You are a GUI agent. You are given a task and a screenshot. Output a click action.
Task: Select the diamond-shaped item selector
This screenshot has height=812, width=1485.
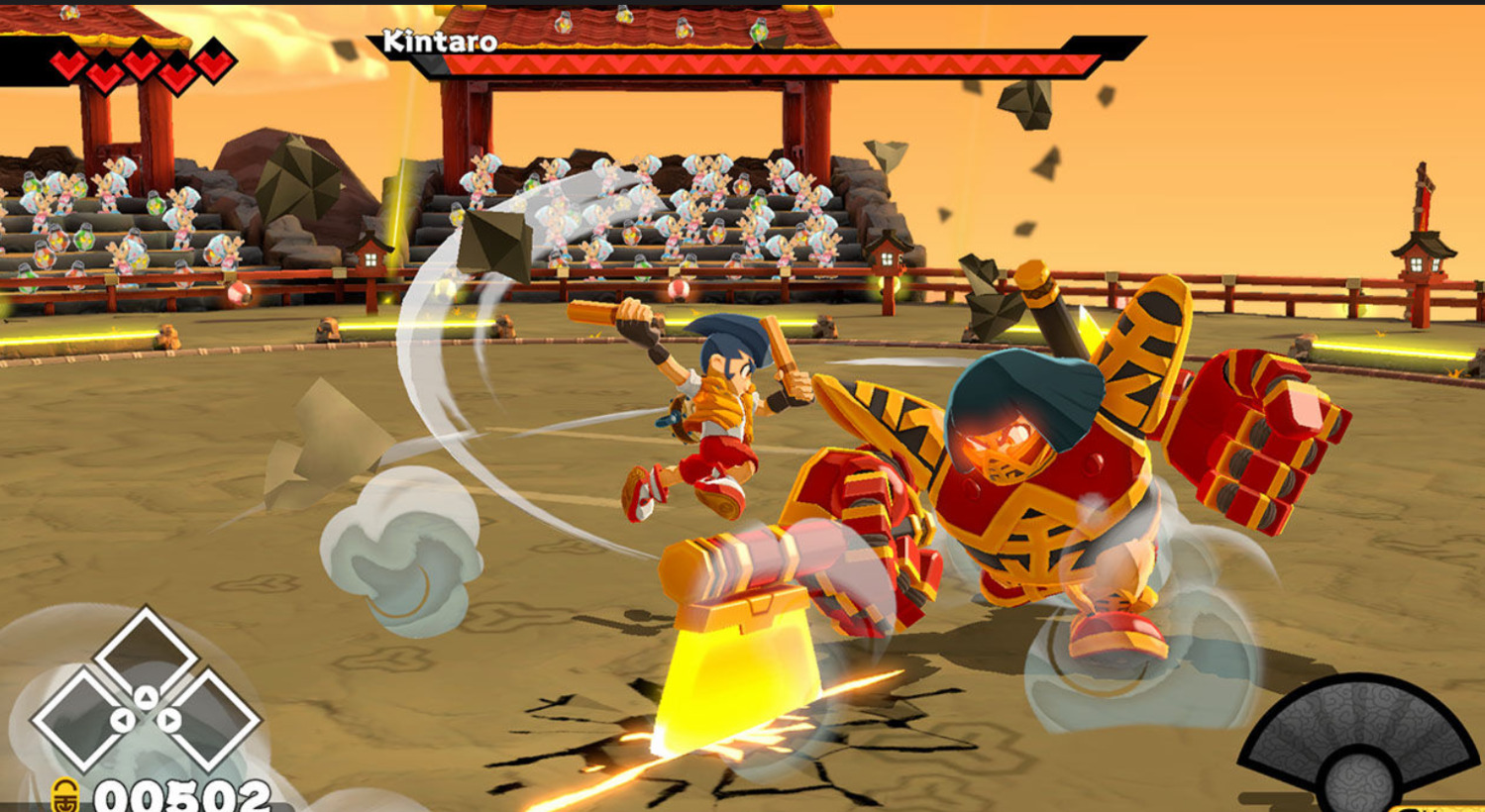pyautogui.click(x=146, y=695)
